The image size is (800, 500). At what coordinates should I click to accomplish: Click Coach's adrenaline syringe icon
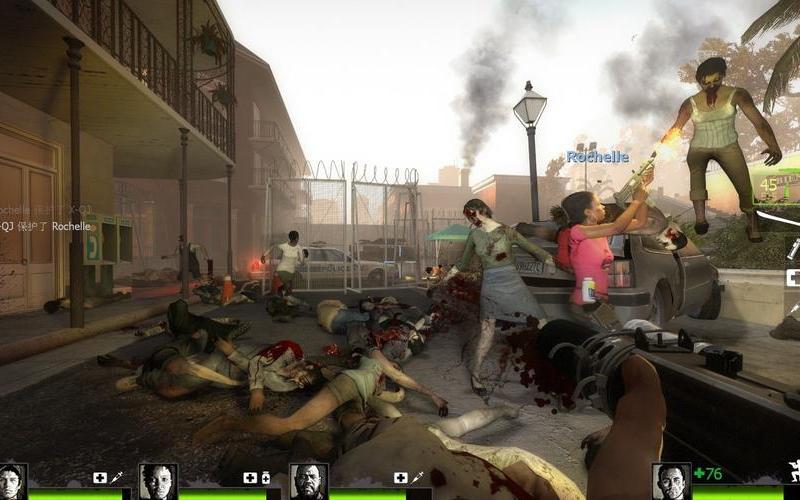(x=416, y=478)
